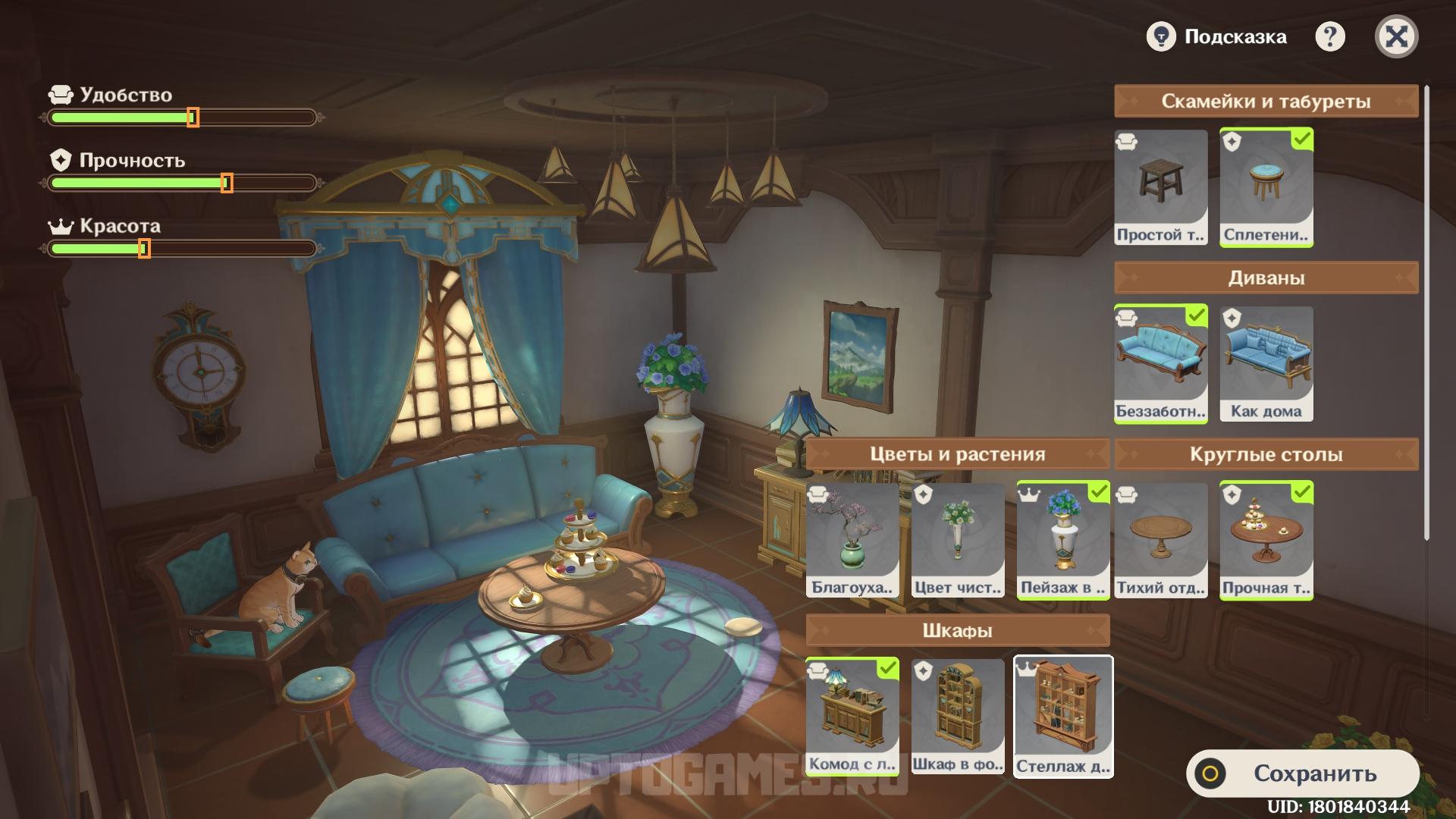
Task: Select the Прочная т.. table with desserts
Action: 1266,540
